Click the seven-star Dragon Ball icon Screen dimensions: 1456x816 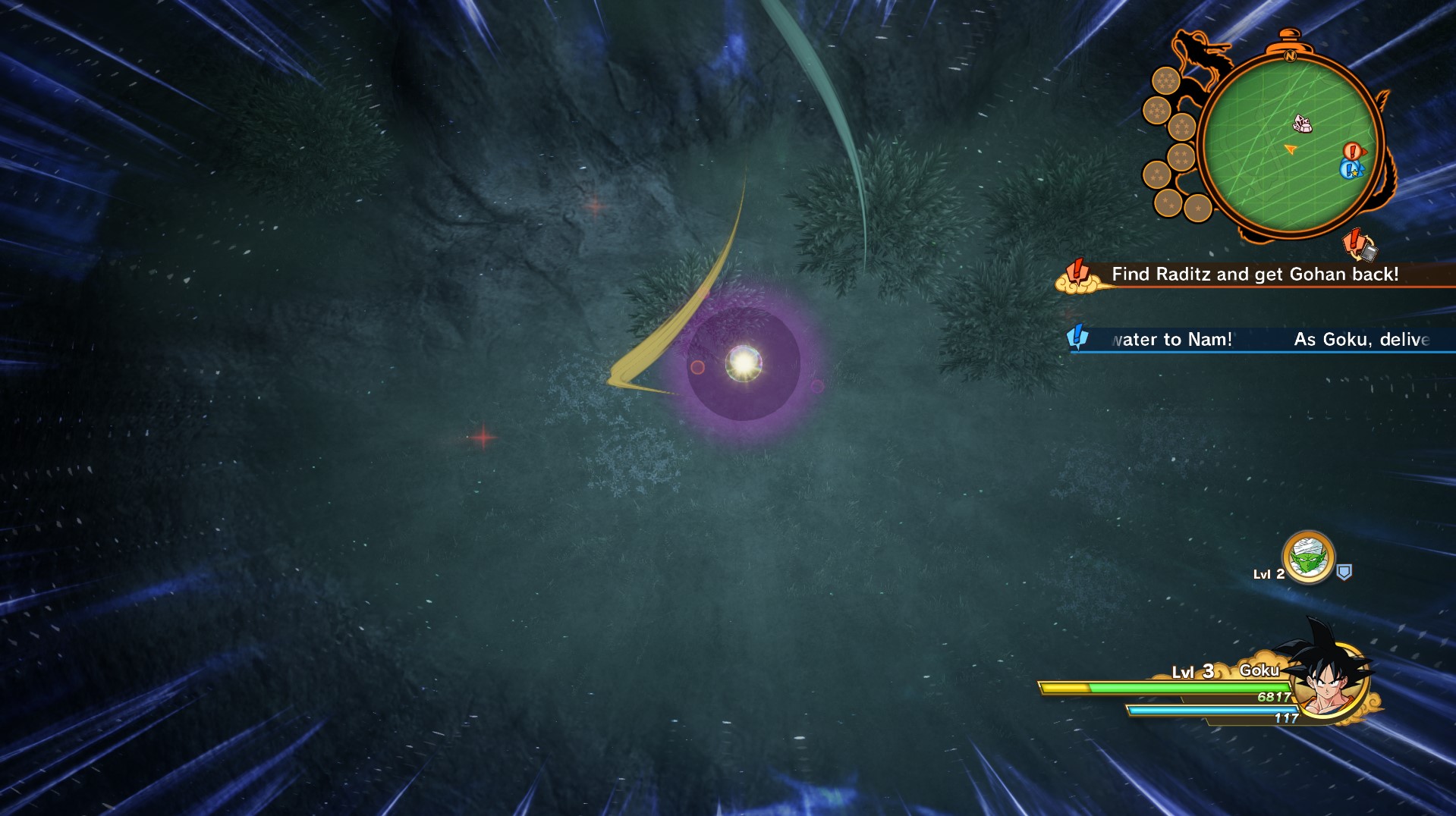[x=1165, y=80]
